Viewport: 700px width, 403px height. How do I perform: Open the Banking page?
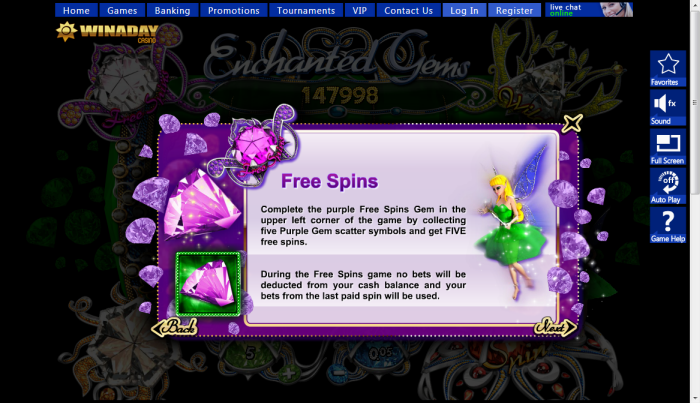(x=172, y=11)
